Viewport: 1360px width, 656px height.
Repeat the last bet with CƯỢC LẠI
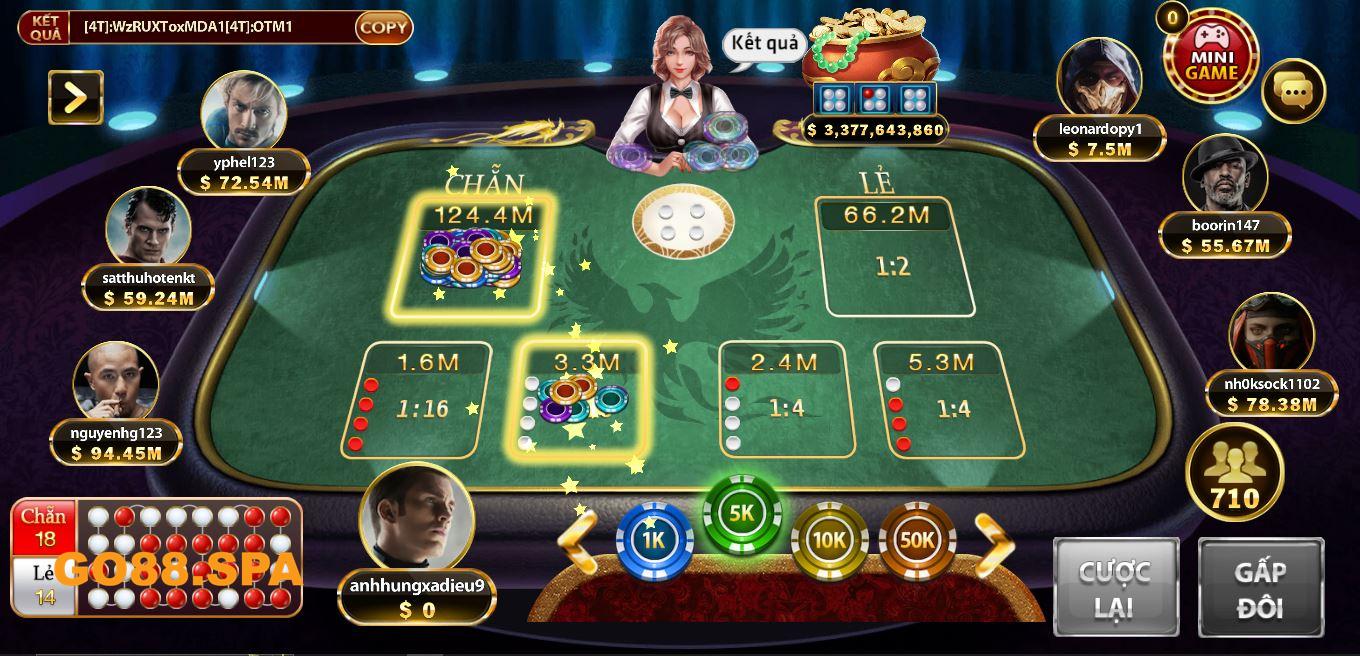click(x=1115, y=587)
